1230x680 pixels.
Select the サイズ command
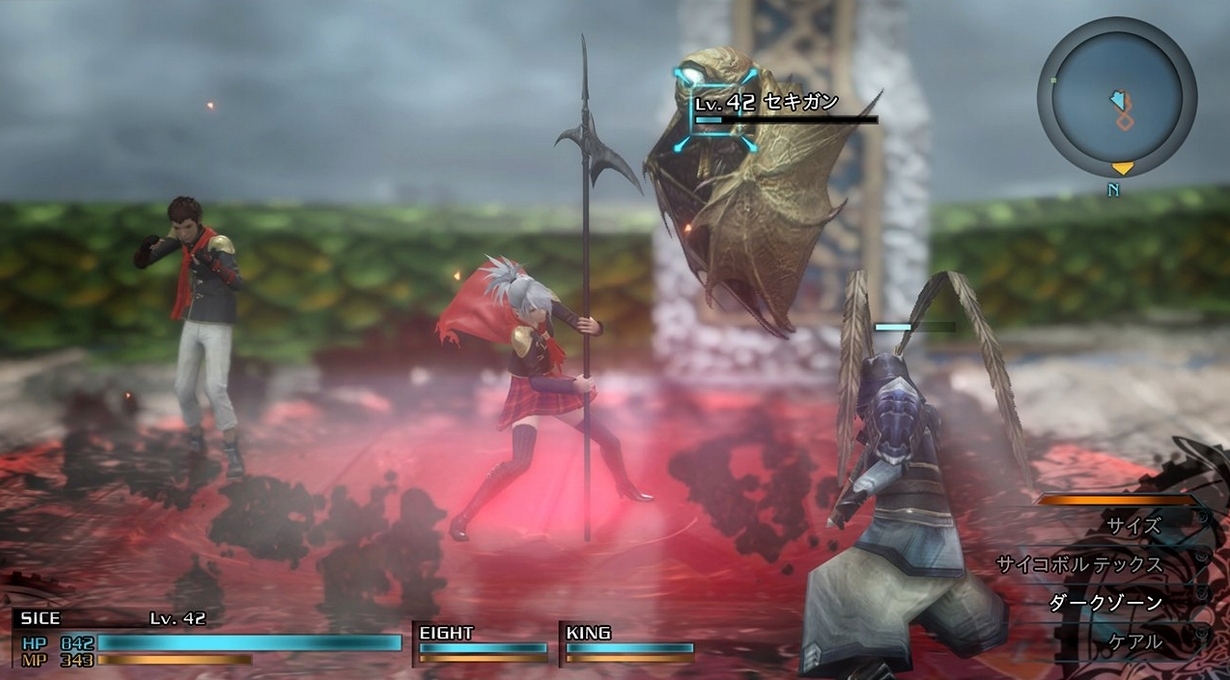(1132, 525)
